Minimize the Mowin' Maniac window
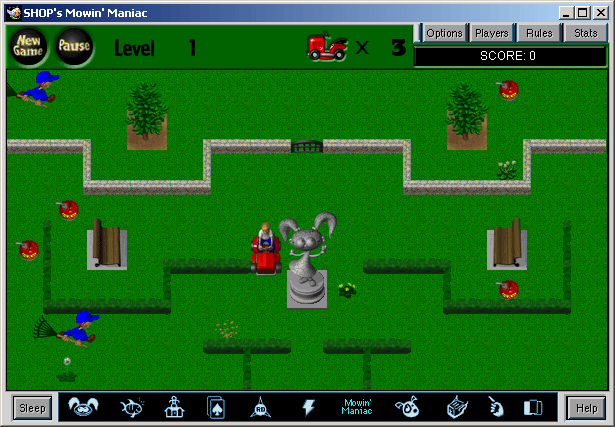Viewport: 615px width, 427px height. tap(566, 12)
